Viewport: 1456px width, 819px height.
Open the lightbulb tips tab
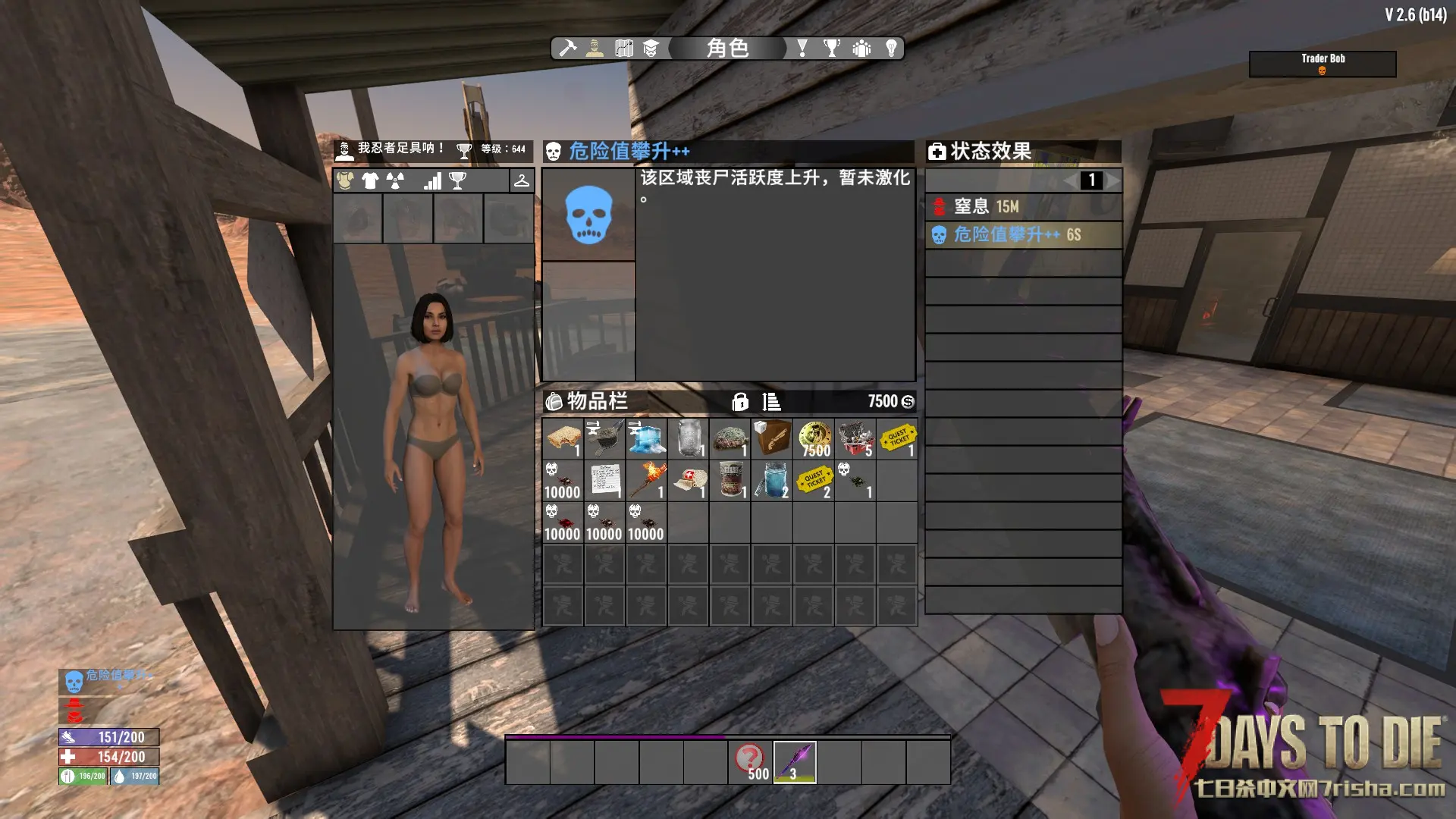892,49
